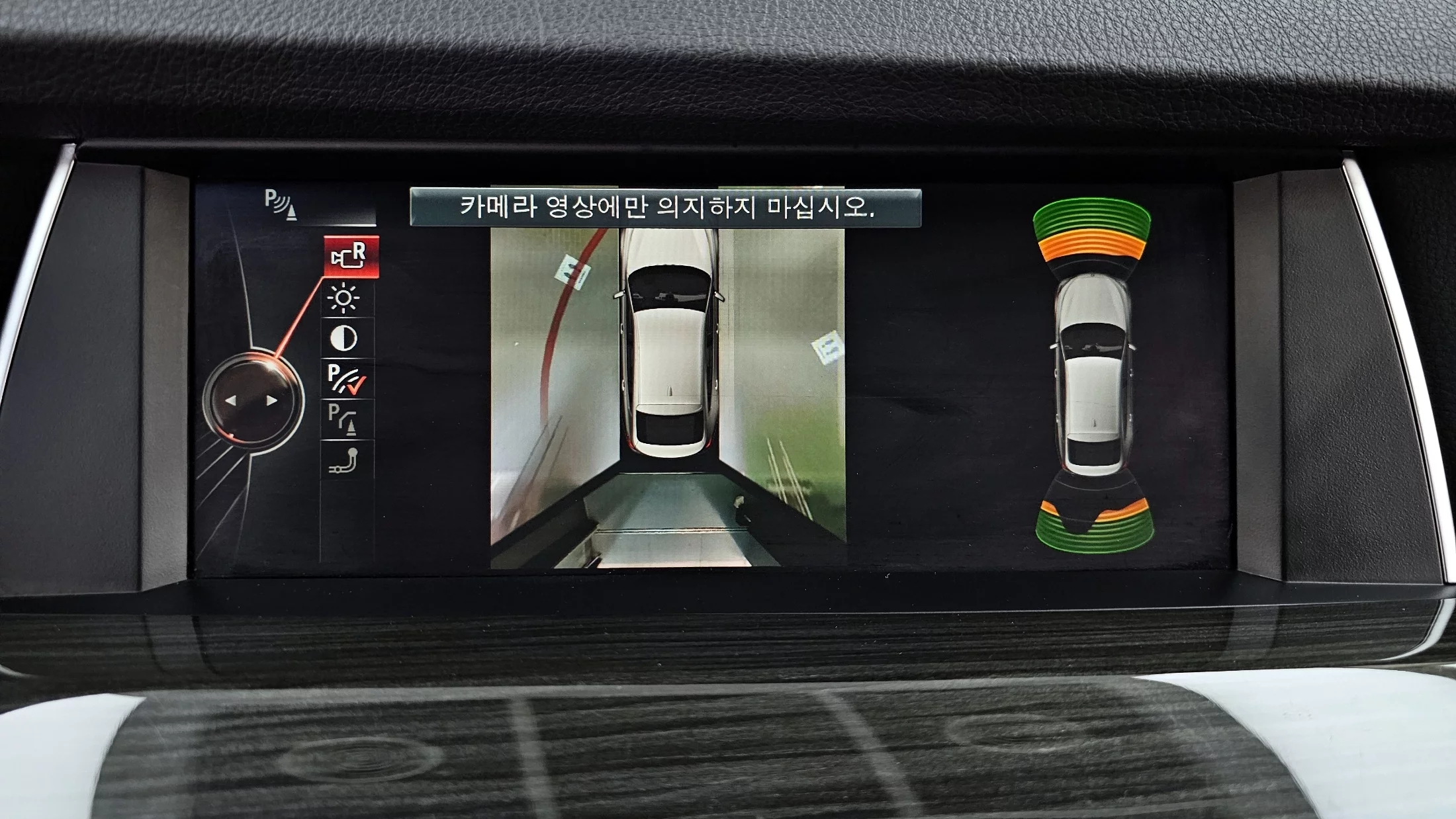Toggle the checked obstacle marking option
Screen dimensions: 1456x819
click(346, 379)
